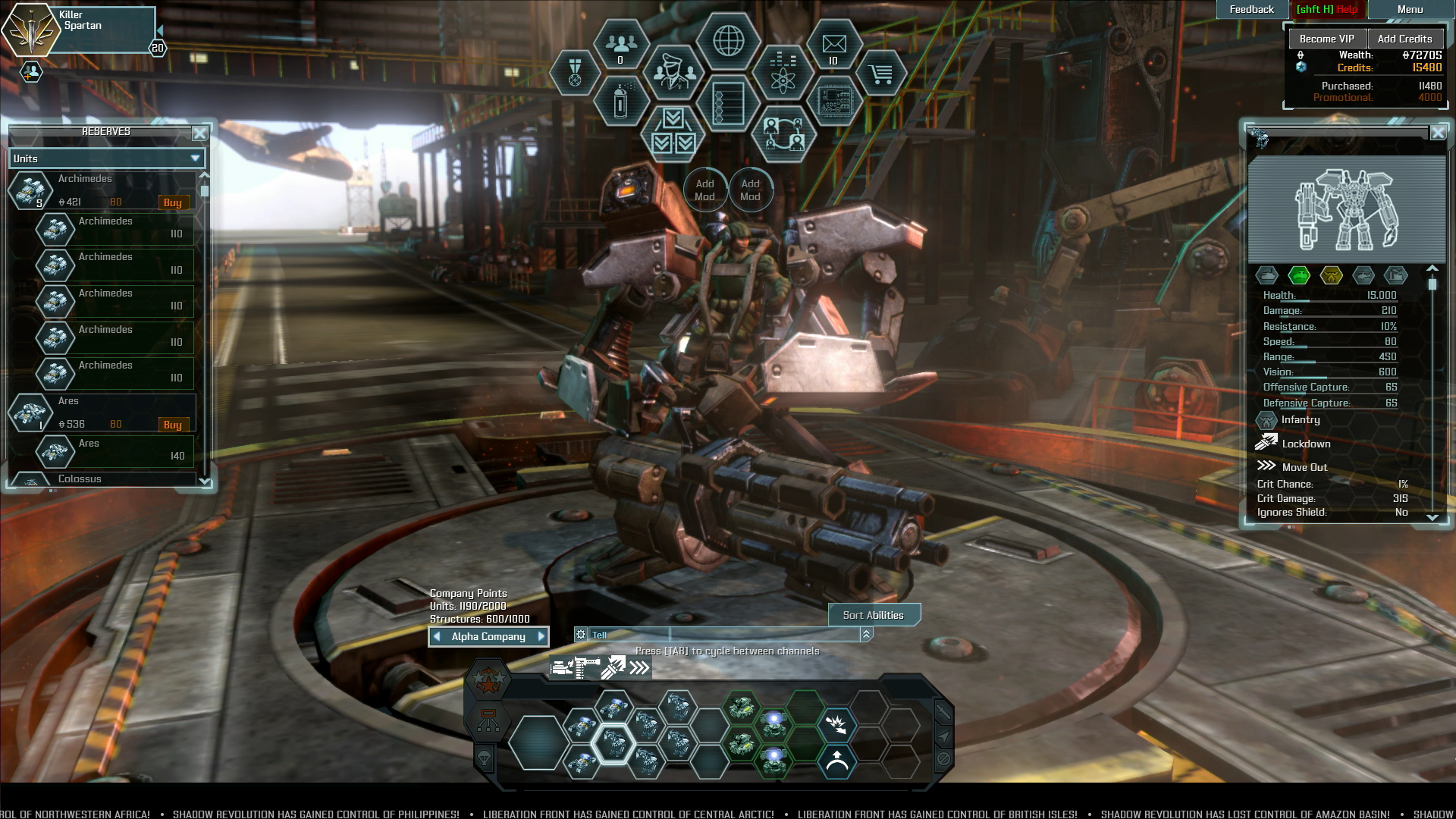Close the Reserves panel

pyautogui.click(x=199, y=133)
